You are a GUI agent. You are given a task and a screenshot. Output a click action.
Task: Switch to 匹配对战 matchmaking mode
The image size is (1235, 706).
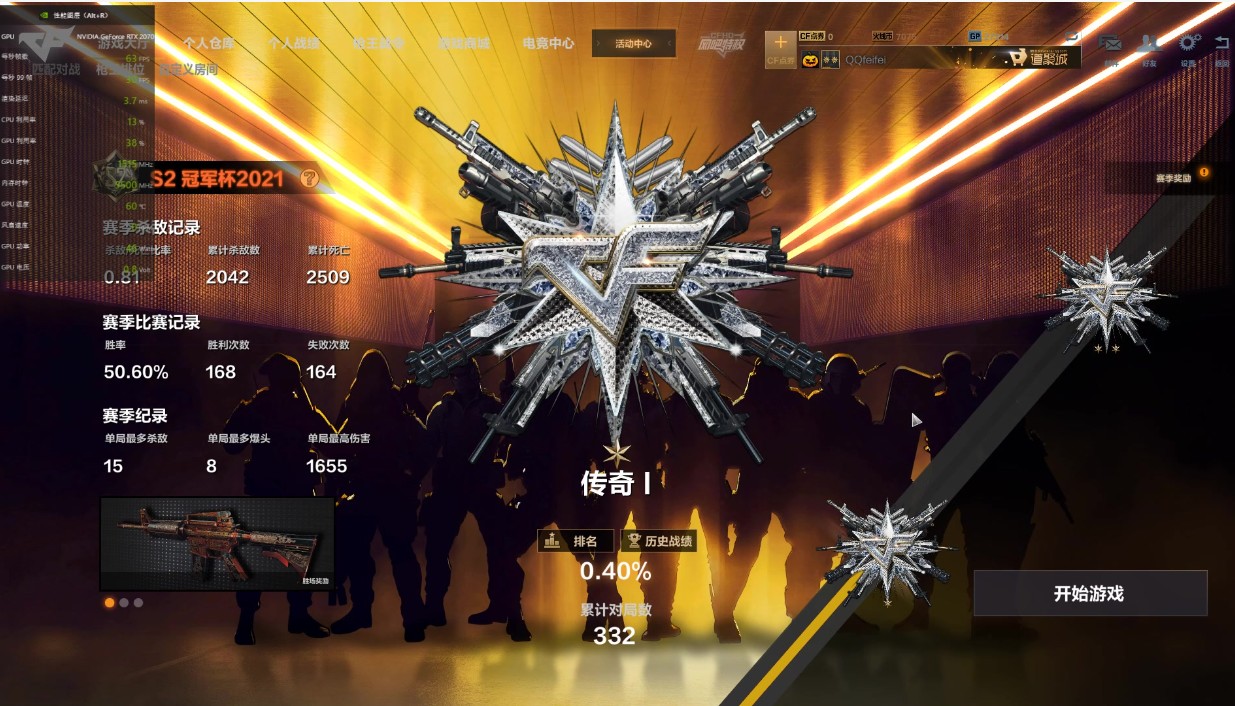55,70
